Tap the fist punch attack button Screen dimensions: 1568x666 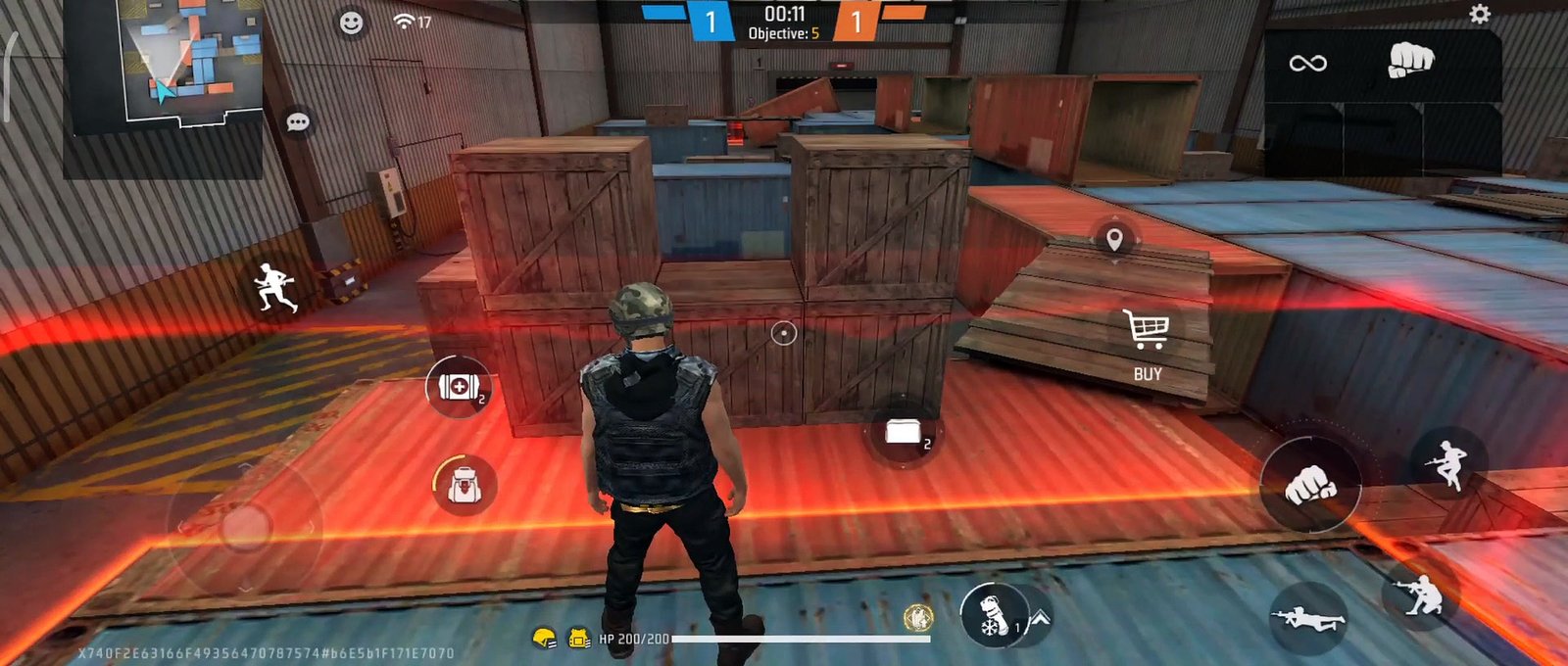[x=1310, y=485]
